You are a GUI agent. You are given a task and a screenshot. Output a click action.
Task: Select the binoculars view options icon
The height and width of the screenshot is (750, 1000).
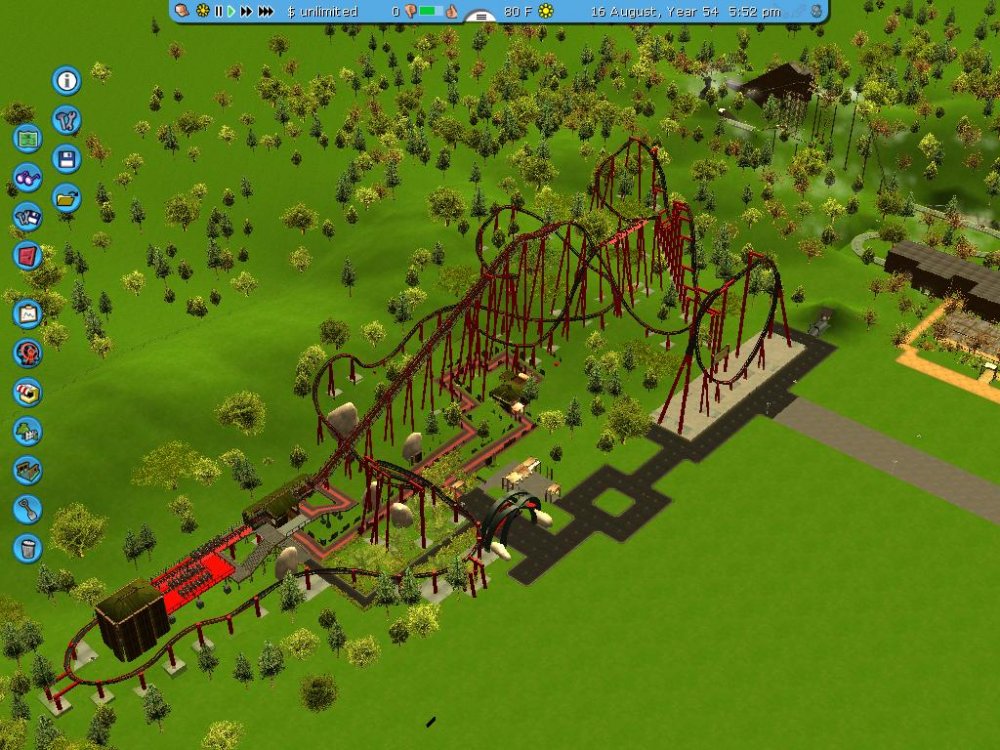tap(27, 178)
